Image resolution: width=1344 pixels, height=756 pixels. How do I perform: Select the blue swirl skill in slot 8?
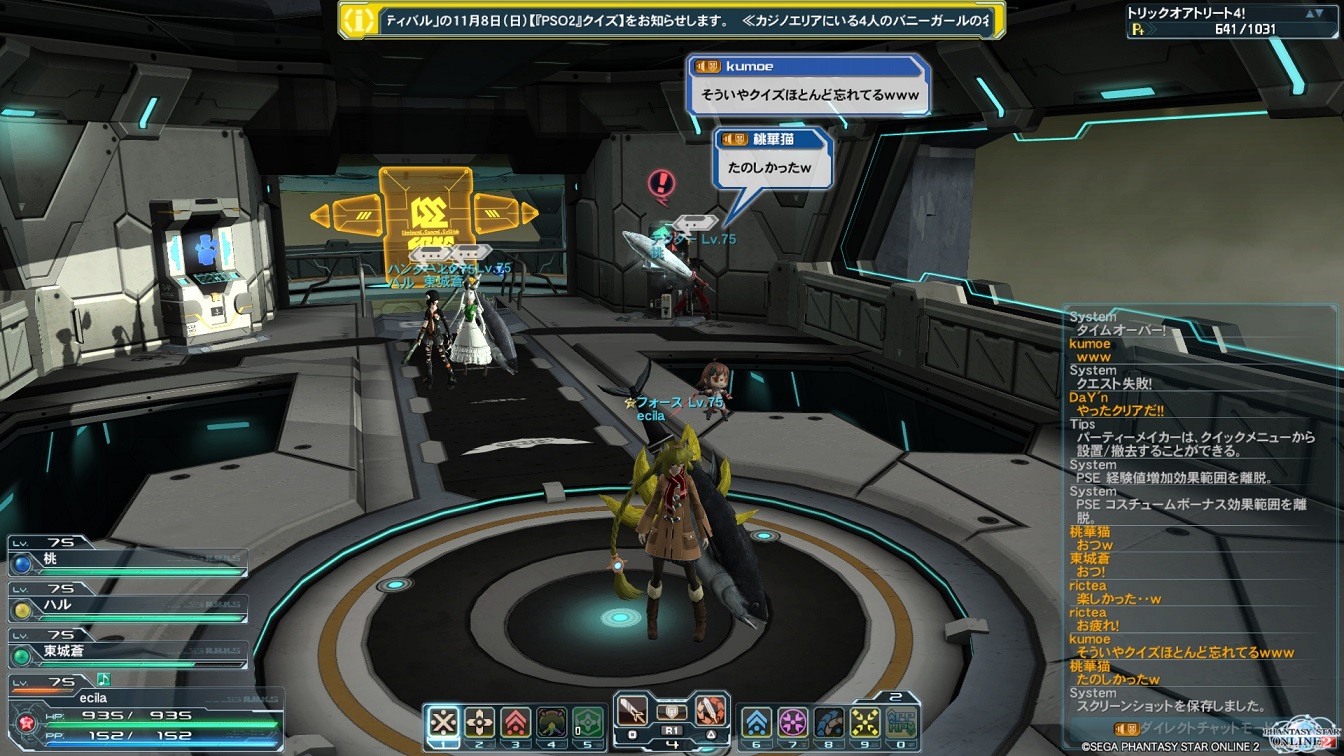(828, 722)
